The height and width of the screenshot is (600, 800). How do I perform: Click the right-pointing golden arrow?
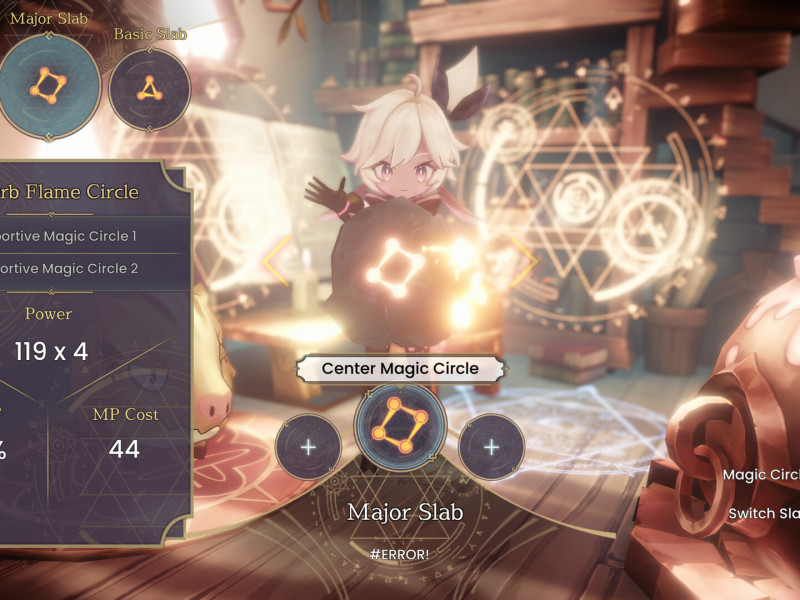525,261
